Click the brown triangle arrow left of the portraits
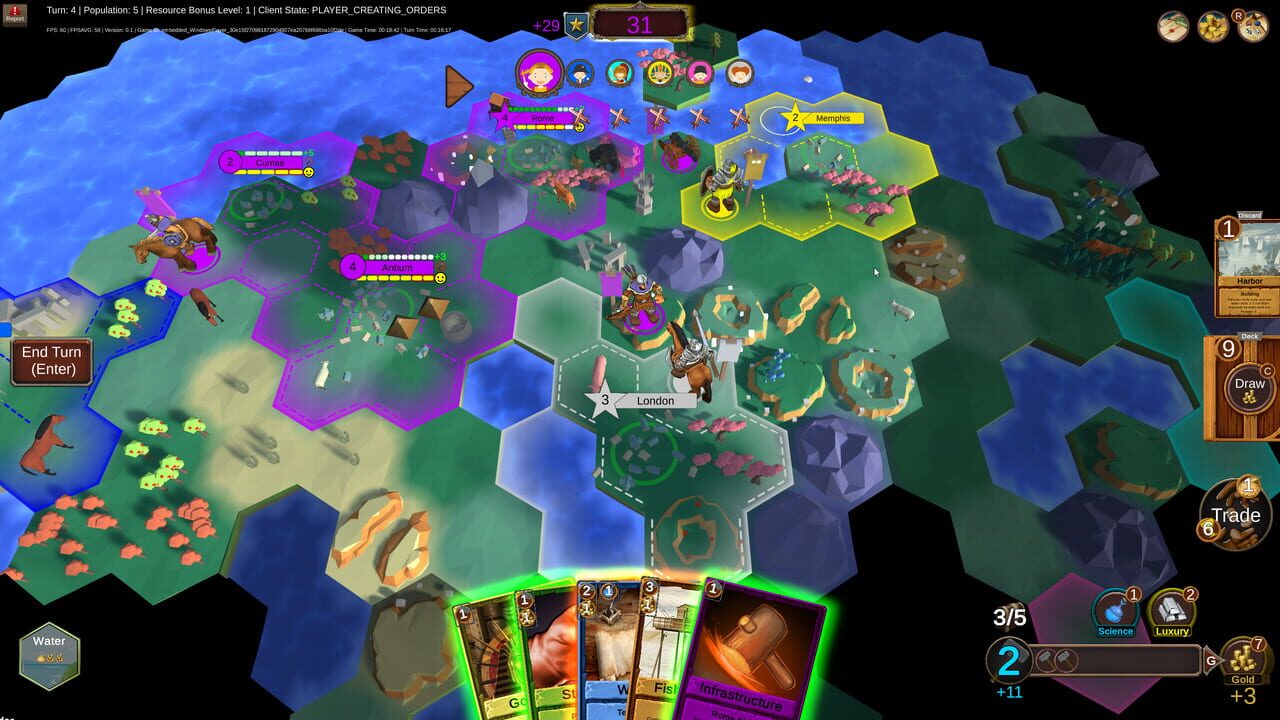Screen dimensions: 1280x720 click(459, 88)
